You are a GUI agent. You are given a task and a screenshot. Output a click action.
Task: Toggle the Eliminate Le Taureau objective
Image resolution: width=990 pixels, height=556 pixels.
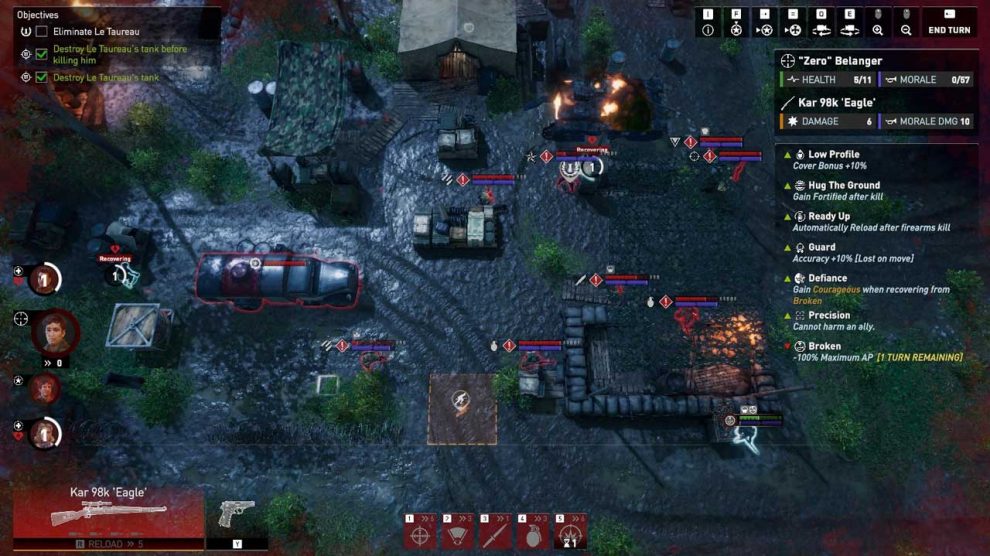(41, 32)
